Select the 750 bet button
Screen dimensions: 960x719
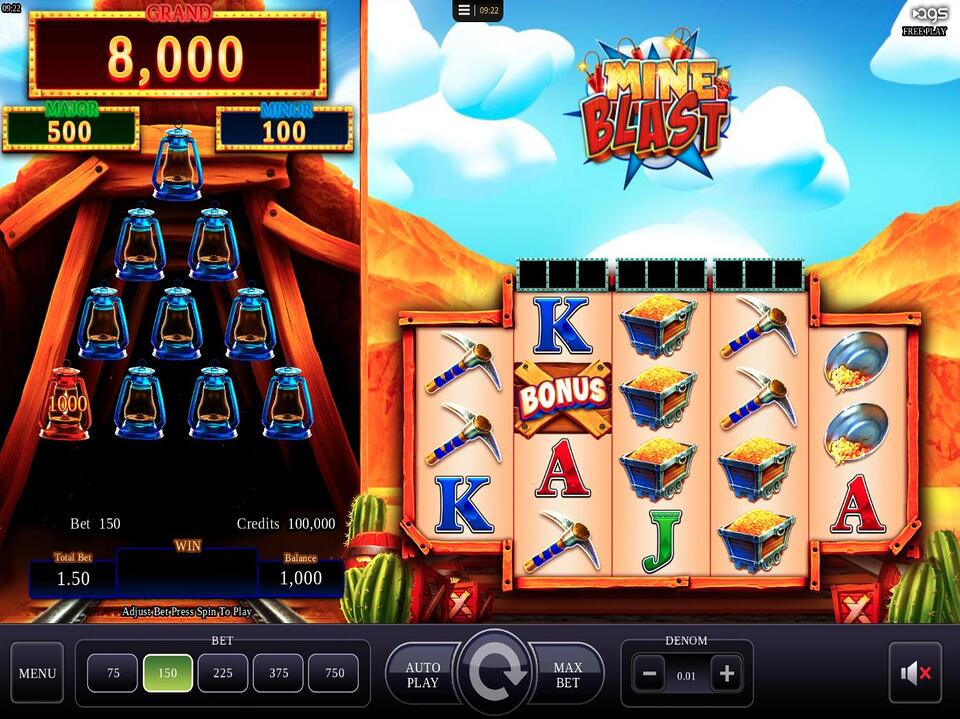point(333,673)
